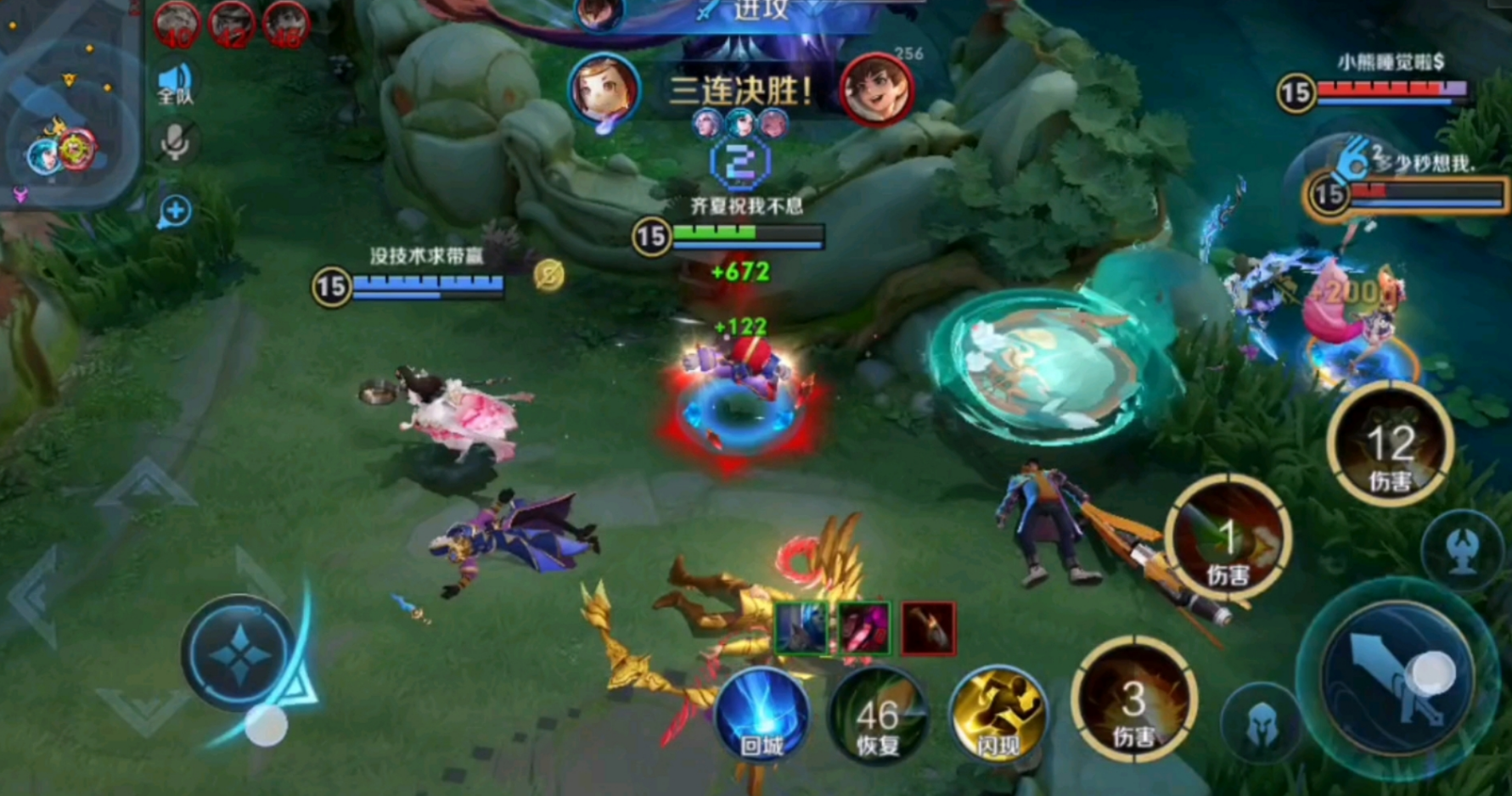Tap the 伤害 skill showing cooldown 3
This screenshot has height=796, width=1512.
(1134, 701)
